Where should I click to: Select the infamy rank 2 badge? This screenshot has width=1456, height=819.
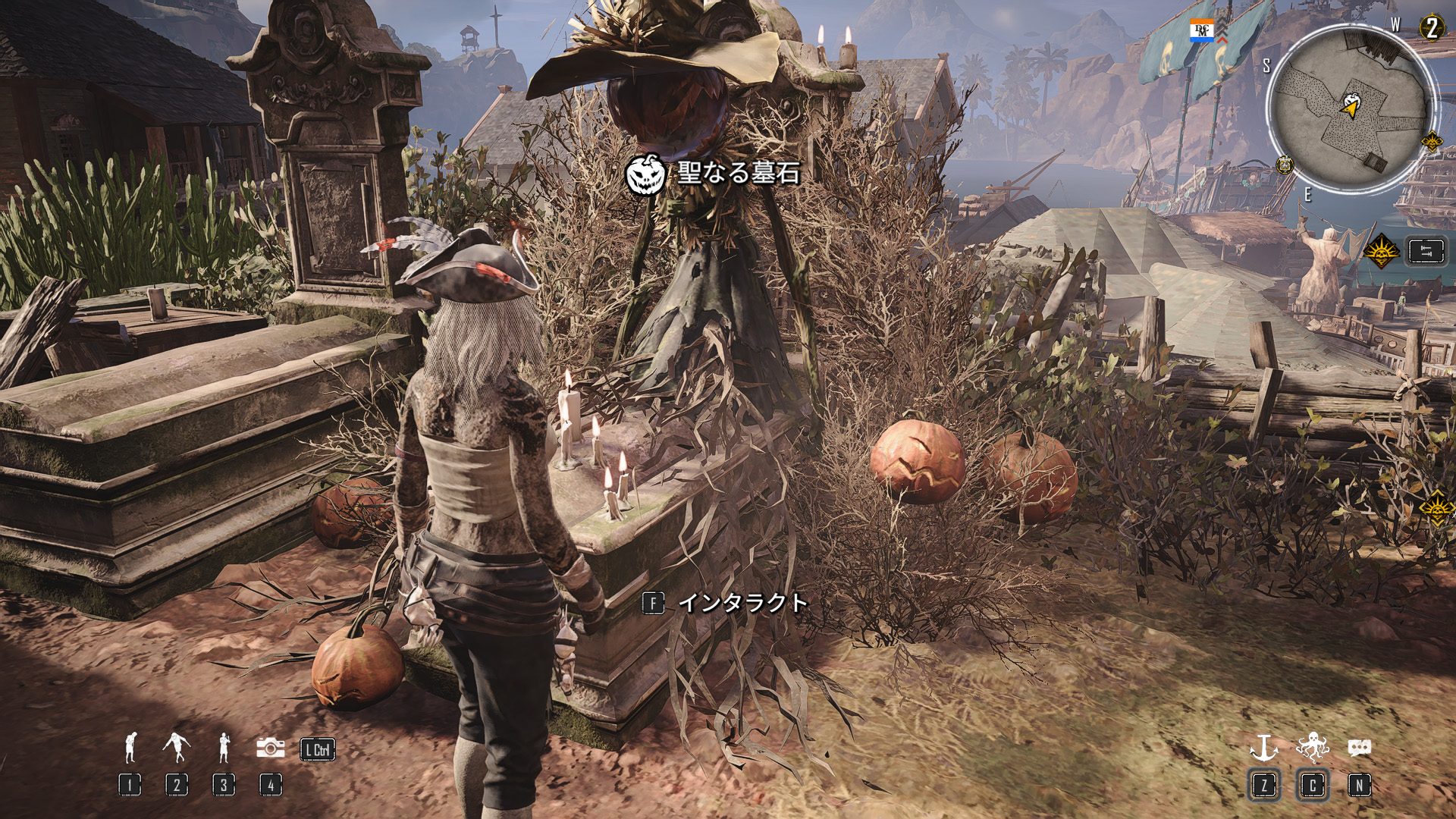click(x=1432, y=28)
